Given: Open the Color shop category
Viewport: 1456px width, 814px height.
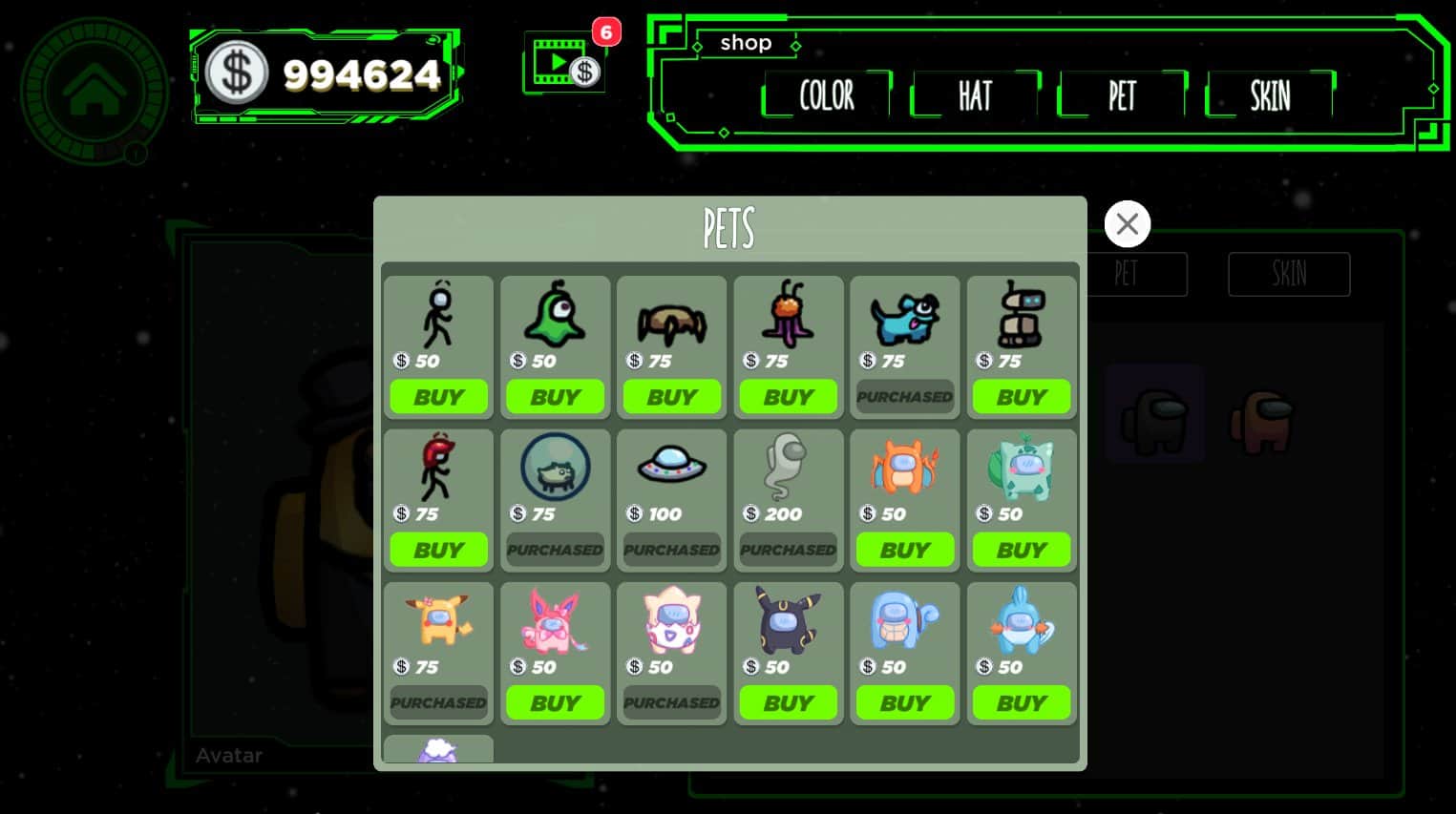Looking at the screenshot, I should click(x=827, y=96).
